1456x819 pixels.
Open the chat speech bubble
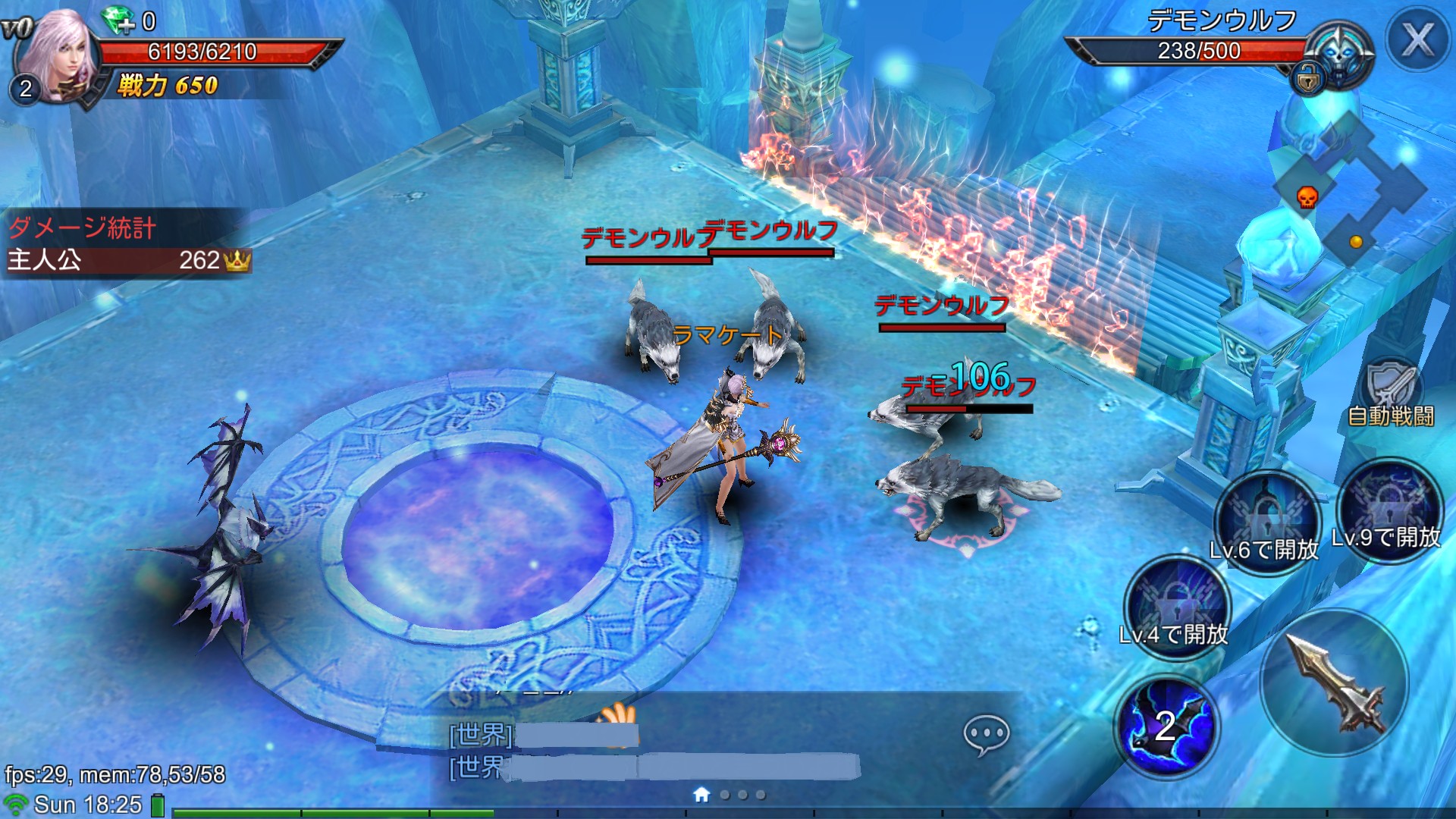[986, 734]
